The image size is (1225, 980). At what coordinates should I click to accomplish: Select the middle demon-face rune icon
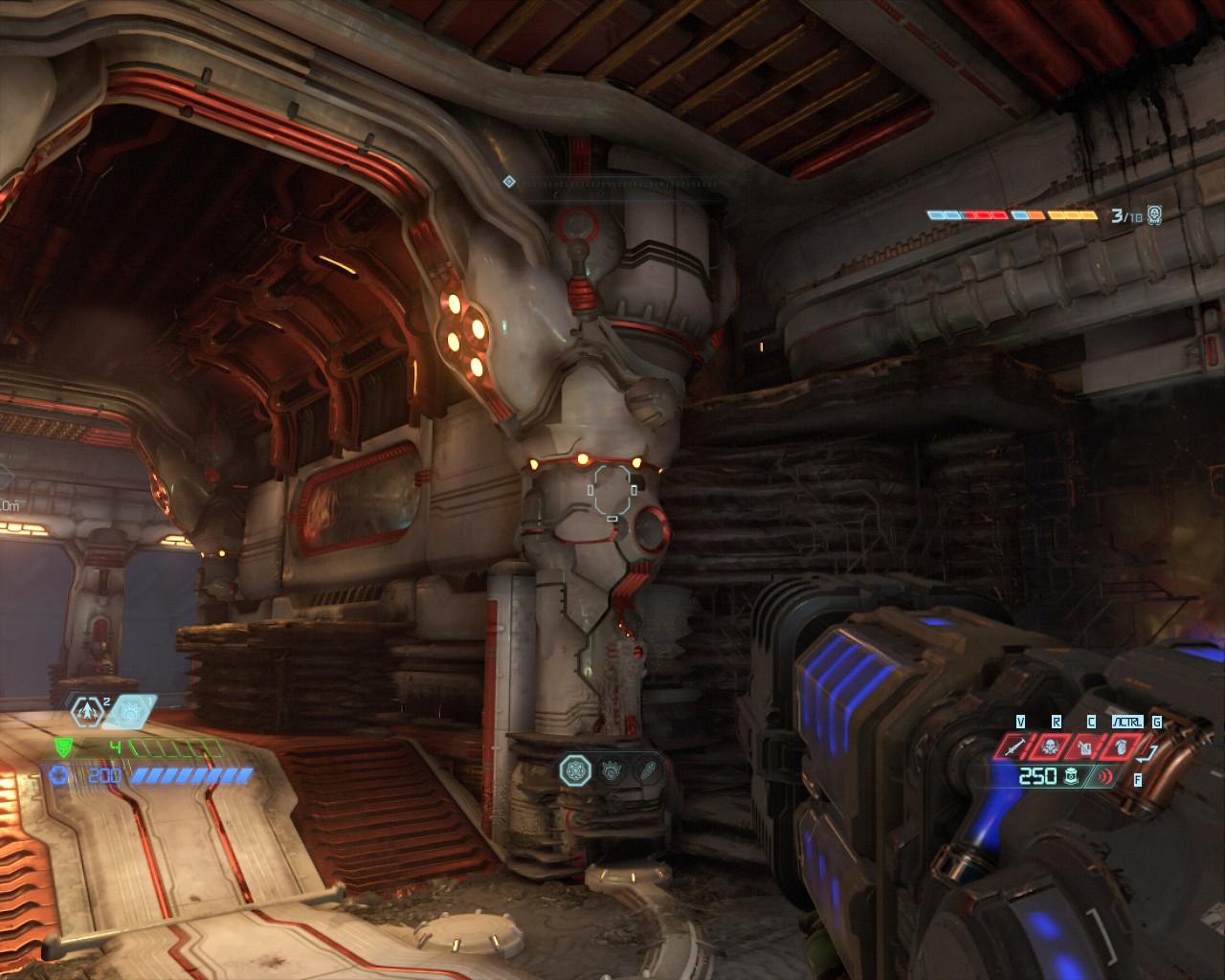[612, 768]
